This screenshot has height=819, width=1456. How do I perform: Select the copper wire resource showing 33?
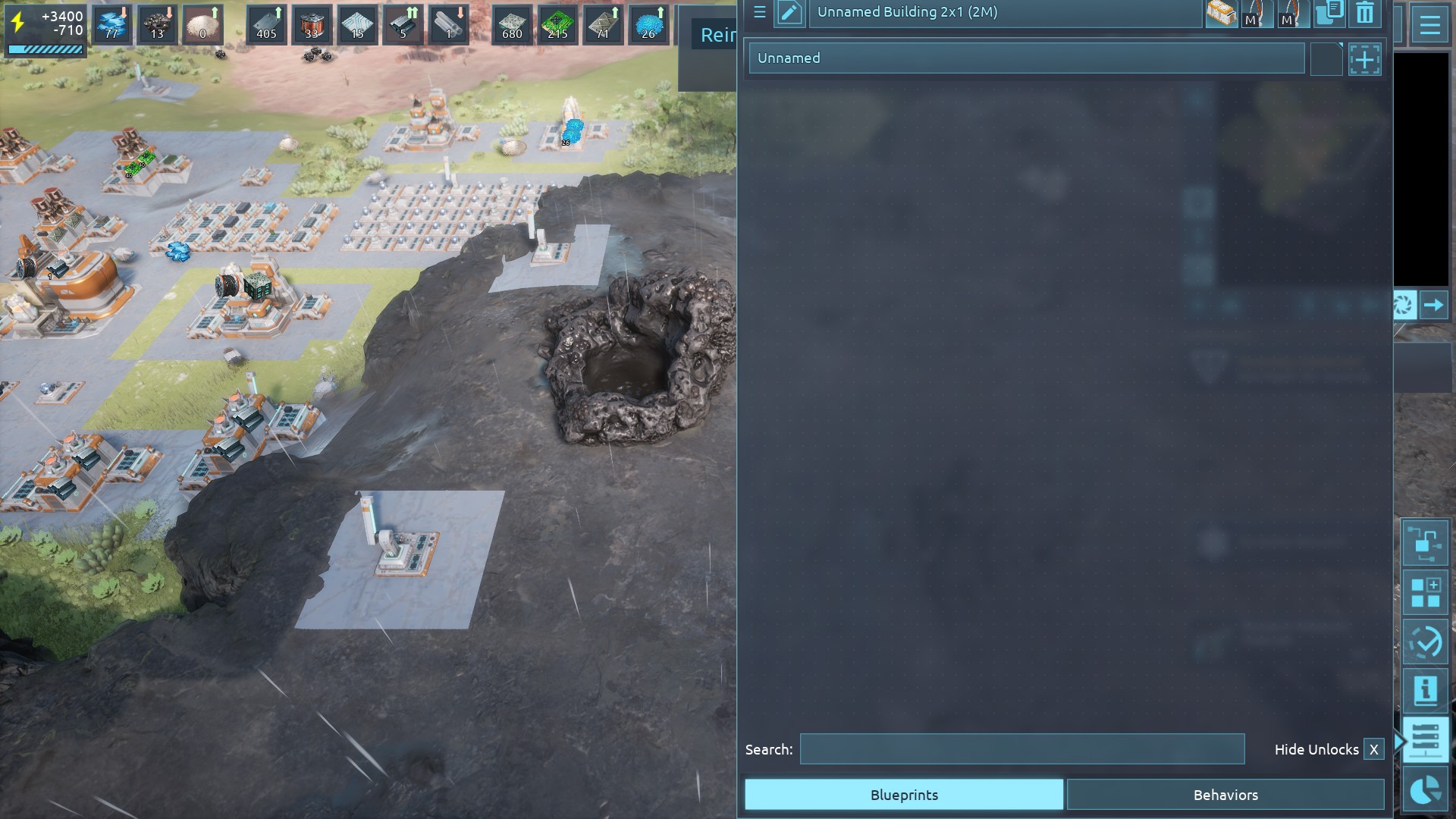(x=312, y=24)
